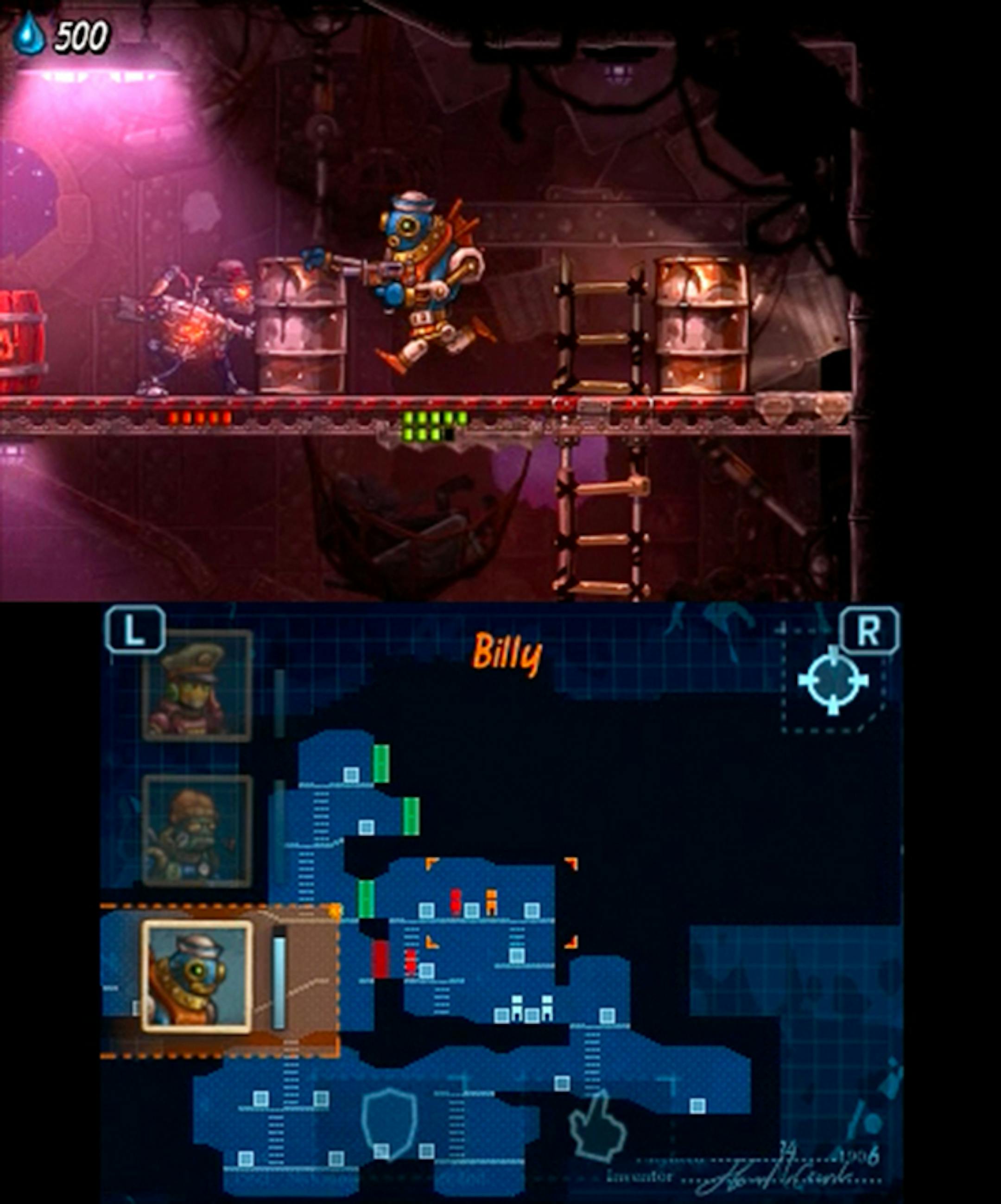The height and width of the screenshot is (1204, 1001).
Task: Click the orange double-door marker on the map
Action: click(491, 899)
